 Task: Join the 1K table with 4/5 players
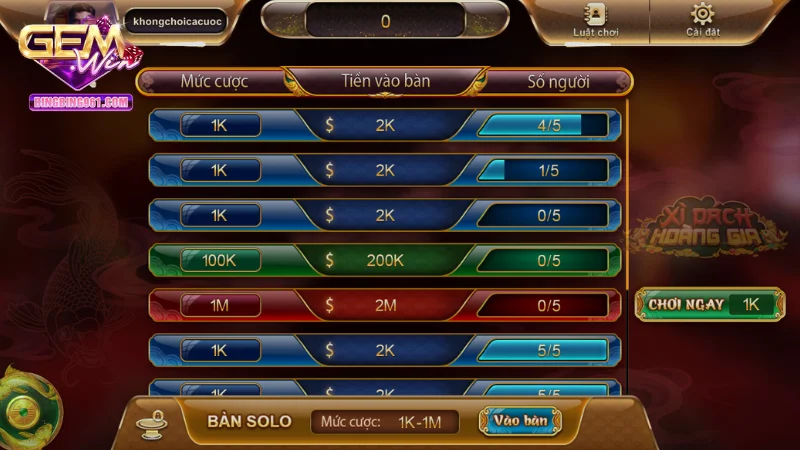[x=385, y=125]
